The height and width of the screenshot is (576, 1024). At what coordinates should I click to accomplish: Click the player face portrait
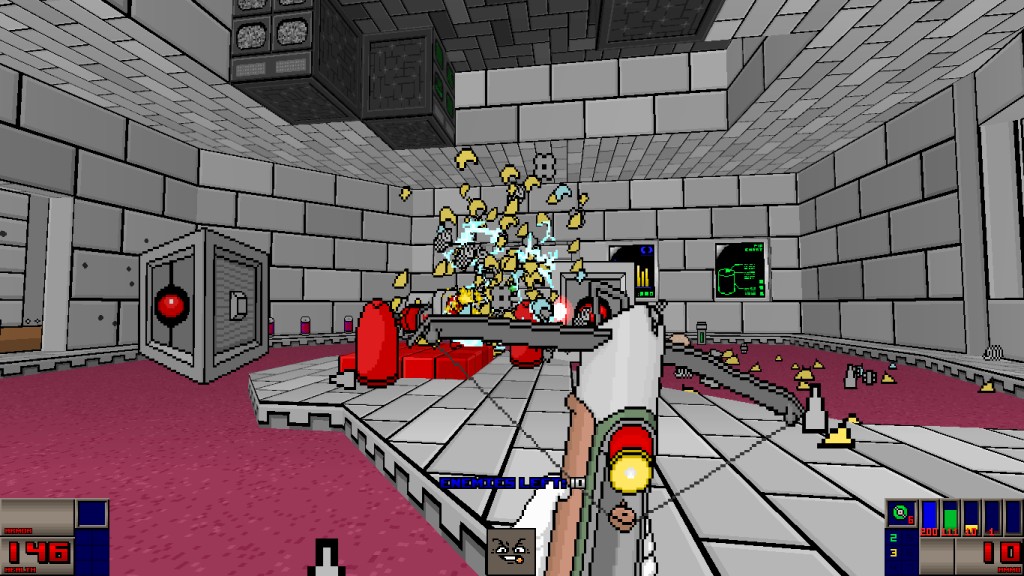tap(510, 551)
